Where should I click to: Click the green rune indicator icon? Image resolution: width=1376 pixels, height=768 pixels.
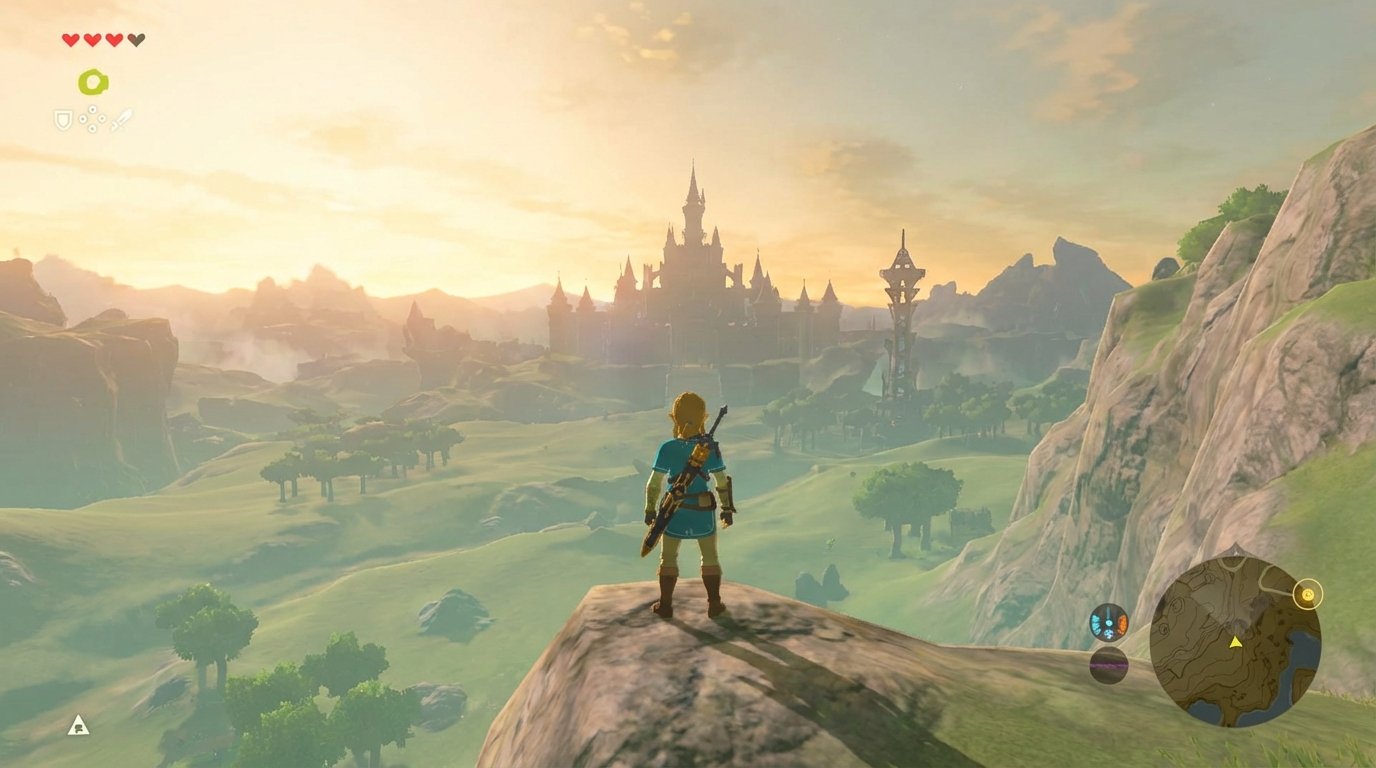pos(93,82)
